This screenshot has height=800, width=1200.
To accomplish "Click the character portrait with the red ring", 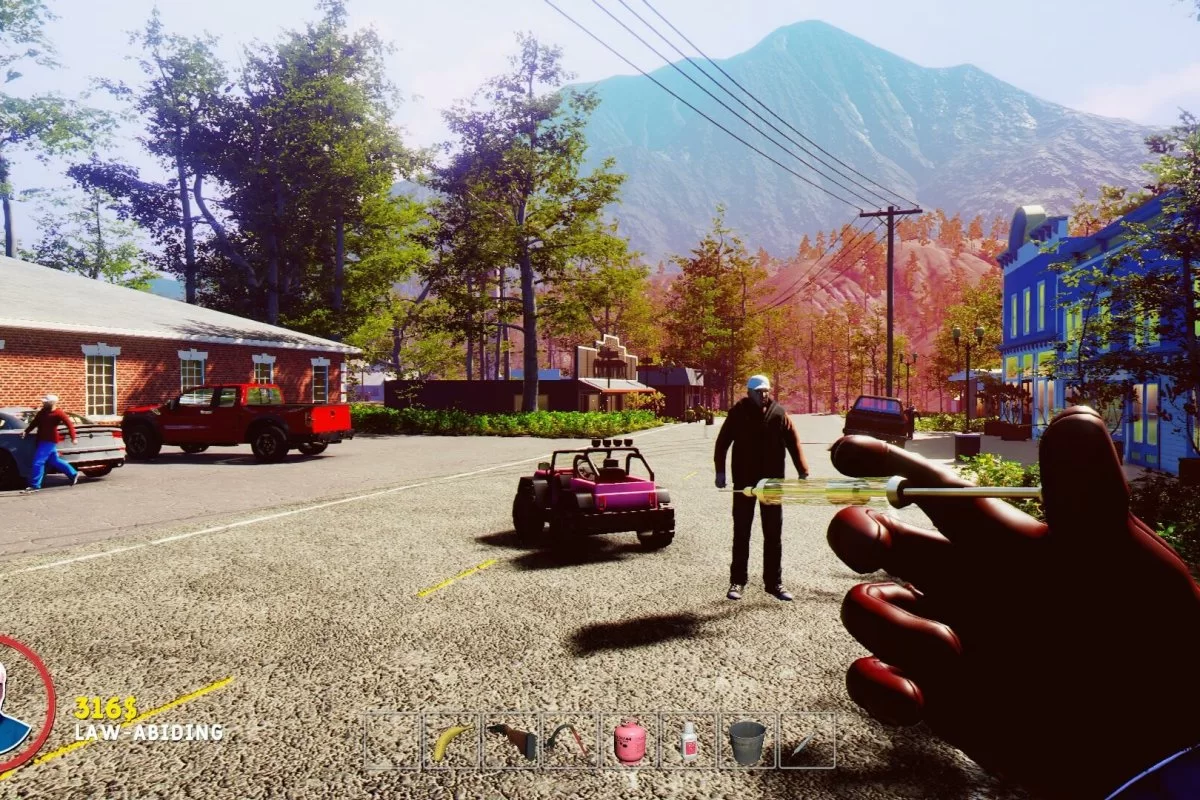I will [18, 703].
